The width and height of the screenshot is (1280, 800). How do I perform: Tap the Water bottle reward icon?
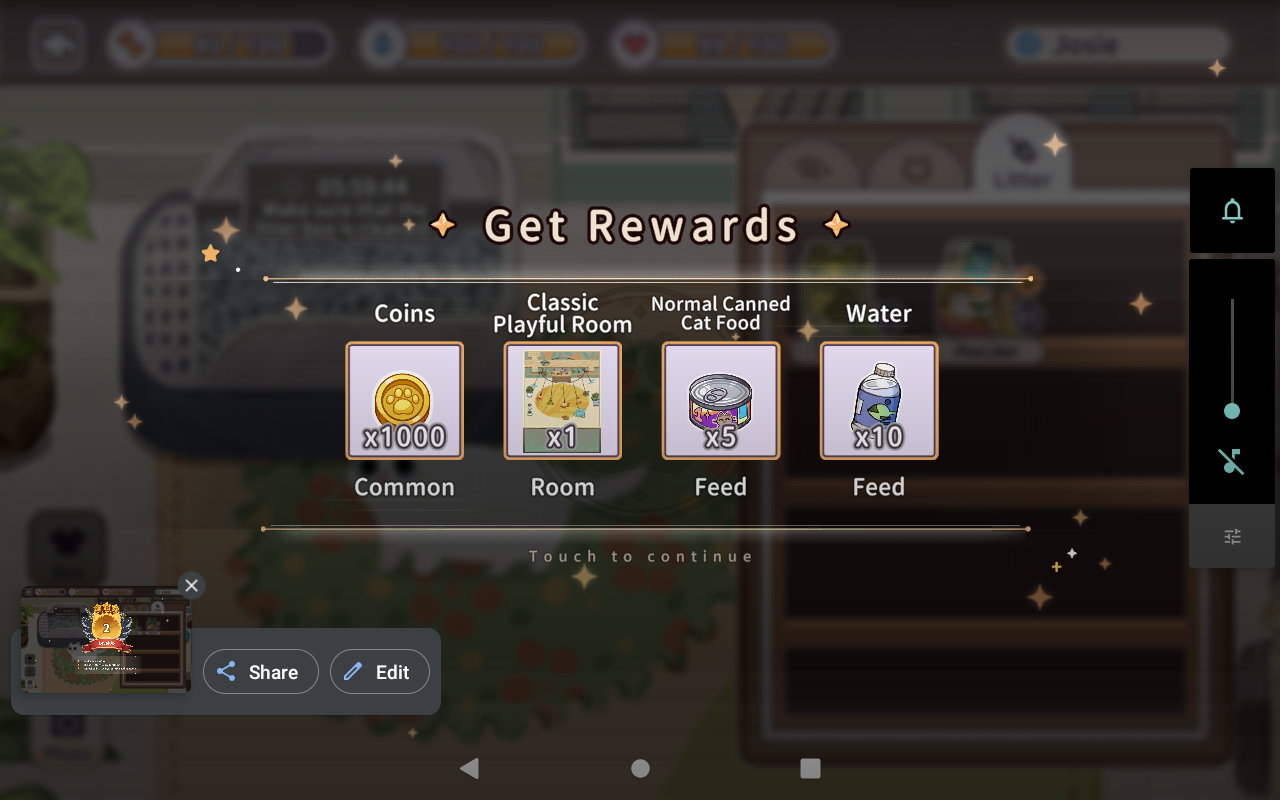[878, 400]
